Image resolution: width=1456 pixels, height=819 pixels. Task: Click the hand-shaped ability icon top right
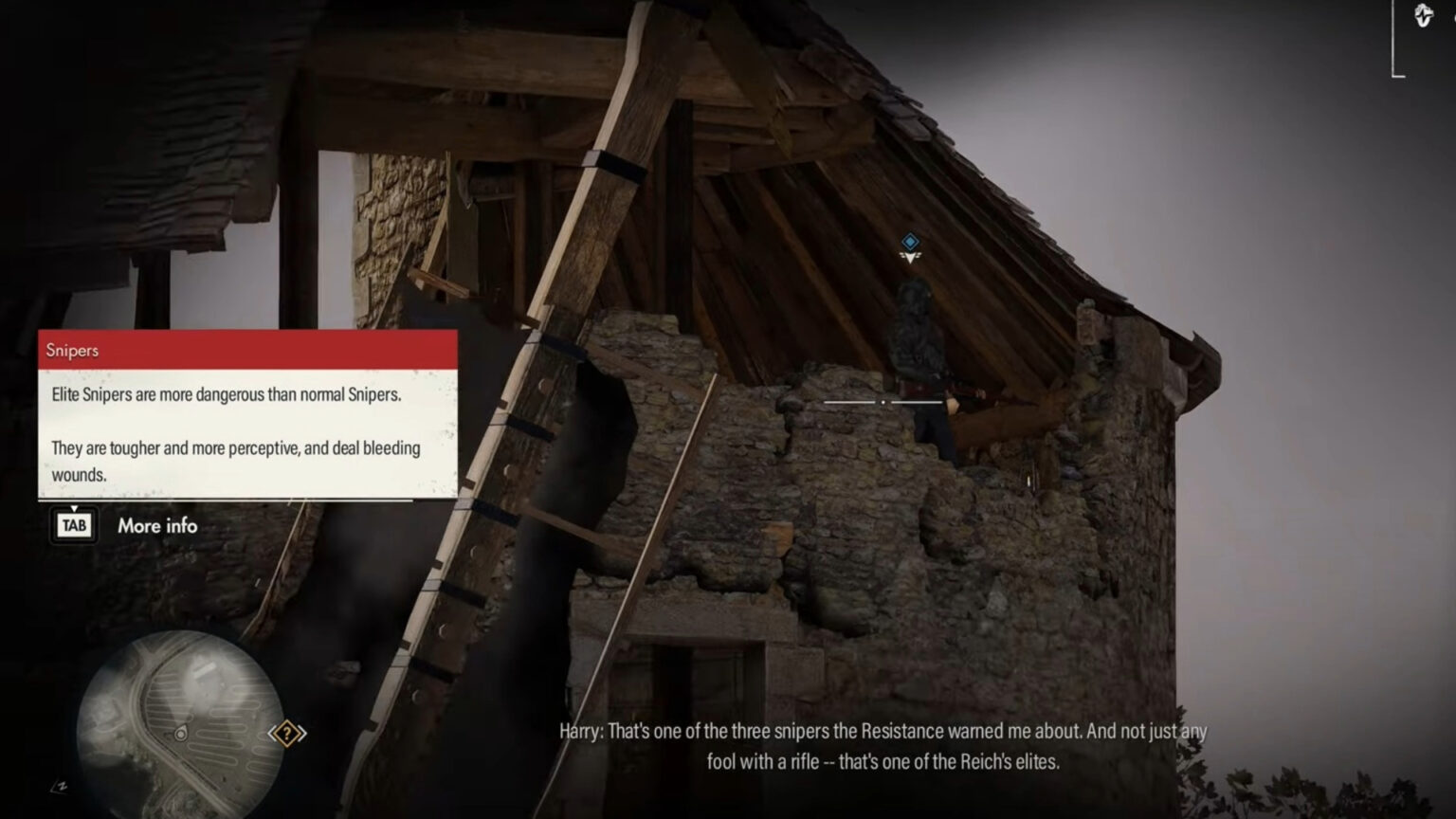coord(1424,16)
